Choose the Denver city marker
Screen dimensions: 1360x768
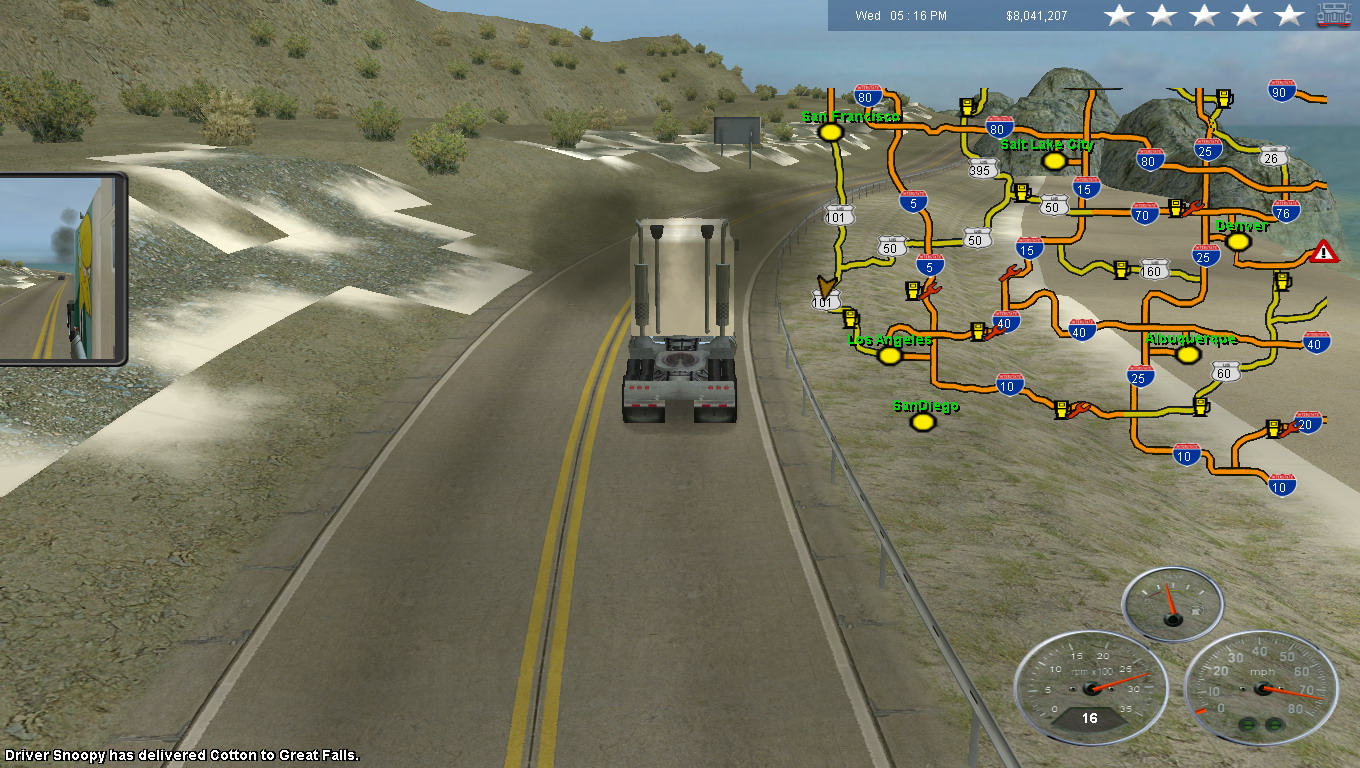click(1238, 241)
